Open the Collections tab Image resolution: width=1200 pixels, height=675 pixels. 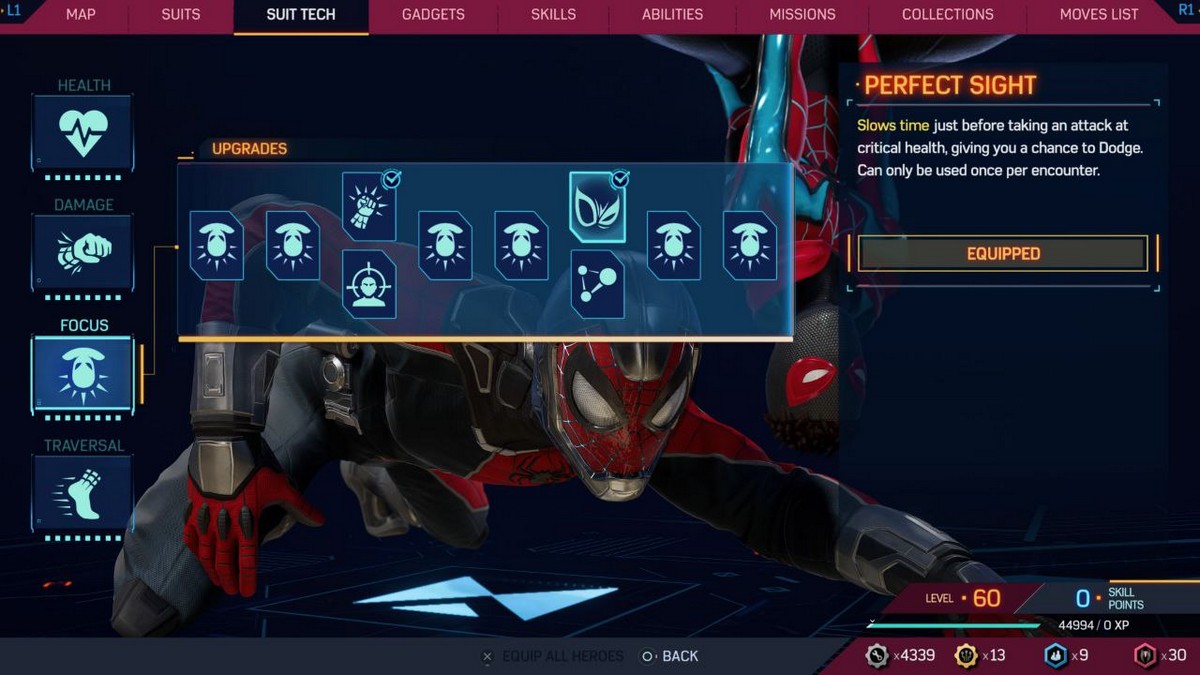point(948,15)
